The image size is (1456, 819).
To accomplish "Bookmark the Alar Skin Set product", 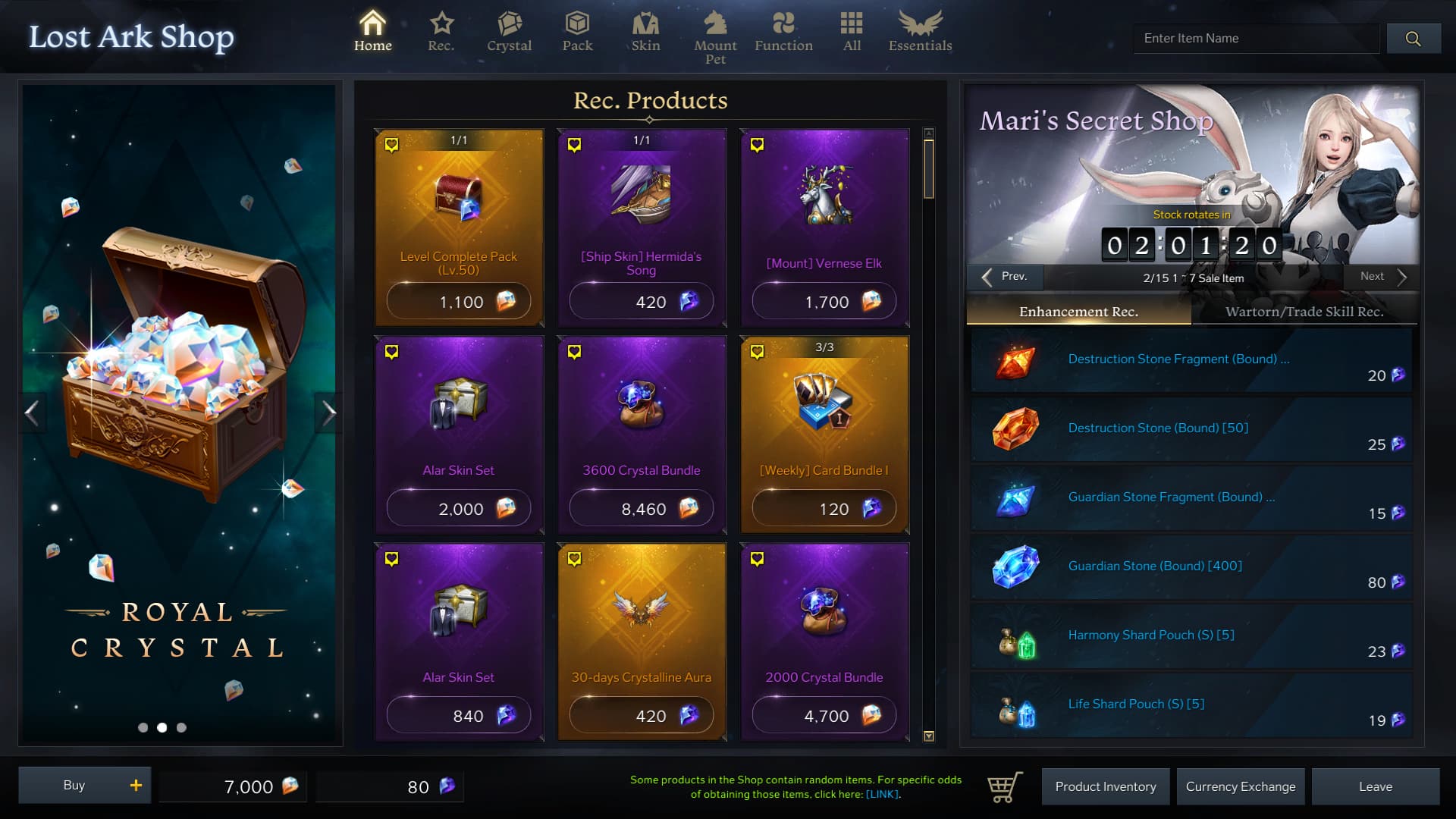I will pos(392,350).
